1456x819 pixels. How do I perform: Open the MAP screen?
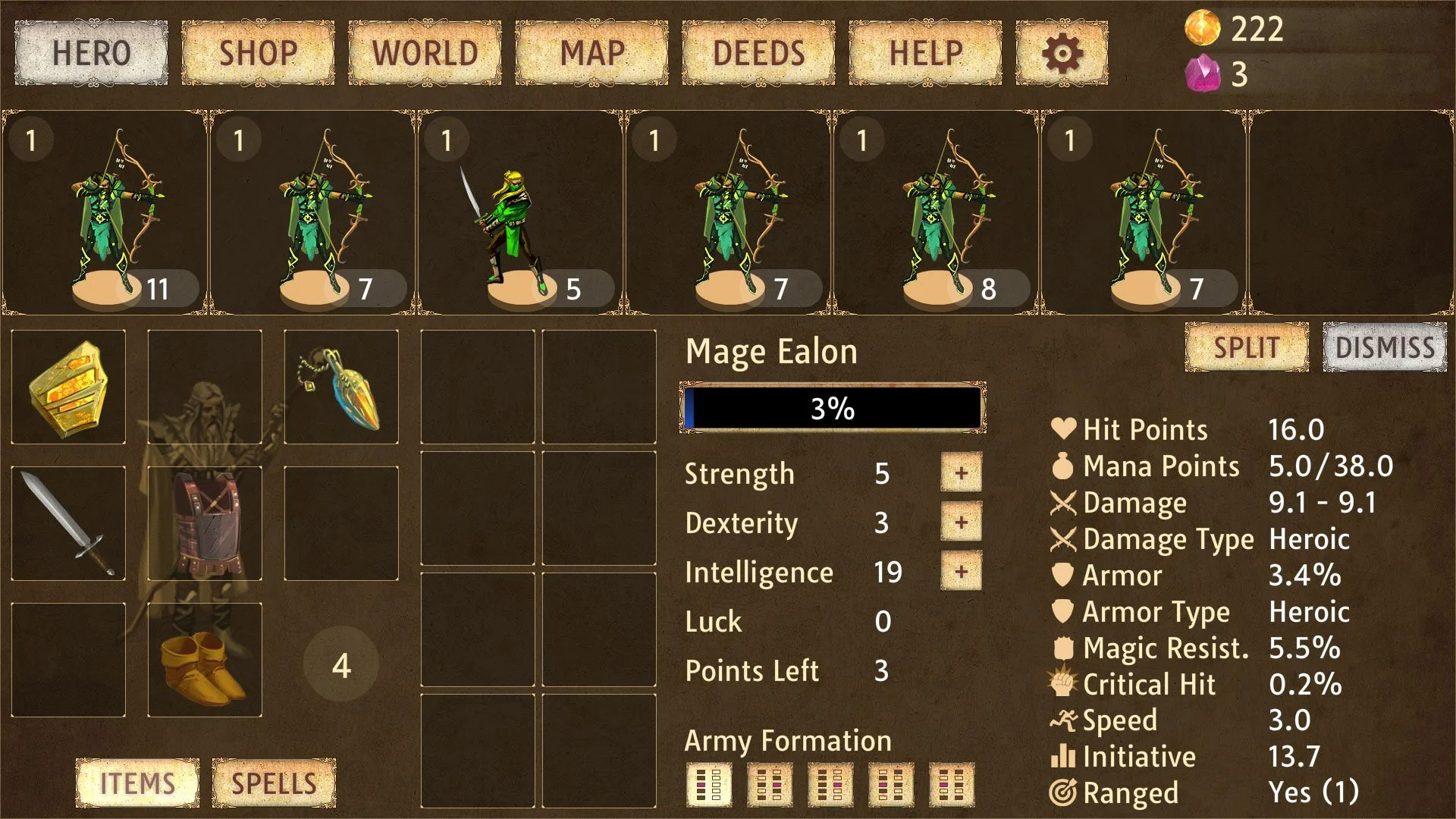(x=591, y=53)
